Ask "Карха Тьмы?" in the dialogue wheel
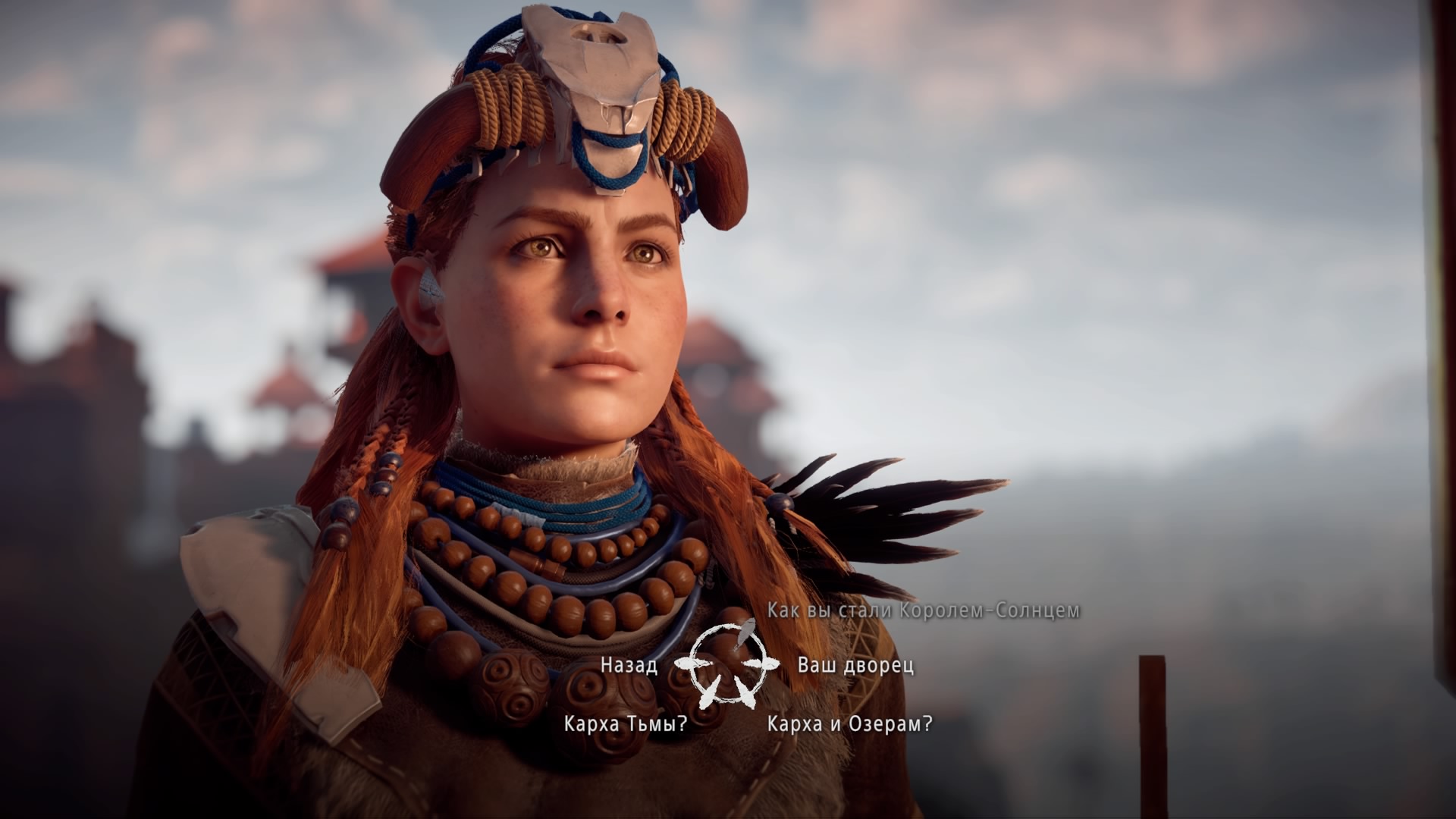The width and height of the screenshot is (1456, 819). [x=626, y=723]
